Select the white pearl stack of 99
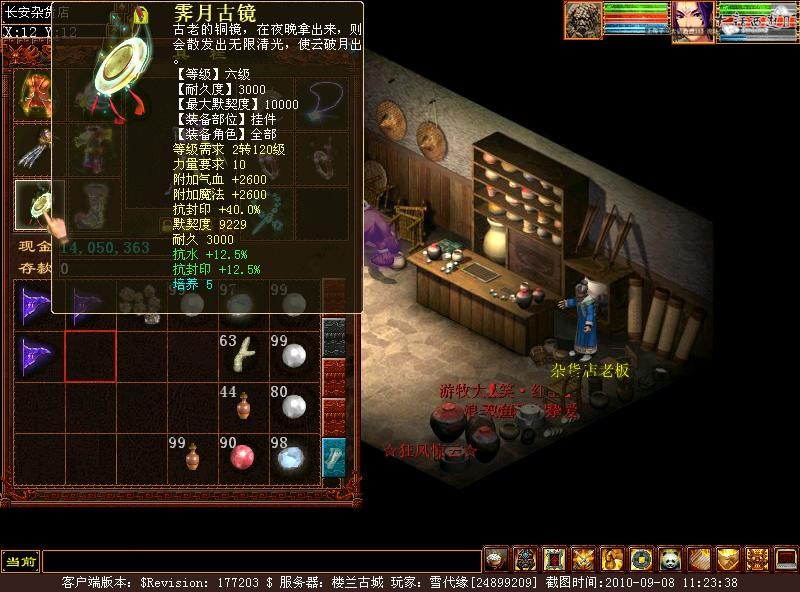Image resolution: width=800 pixels, height=592 pixels. coord(293,354)
